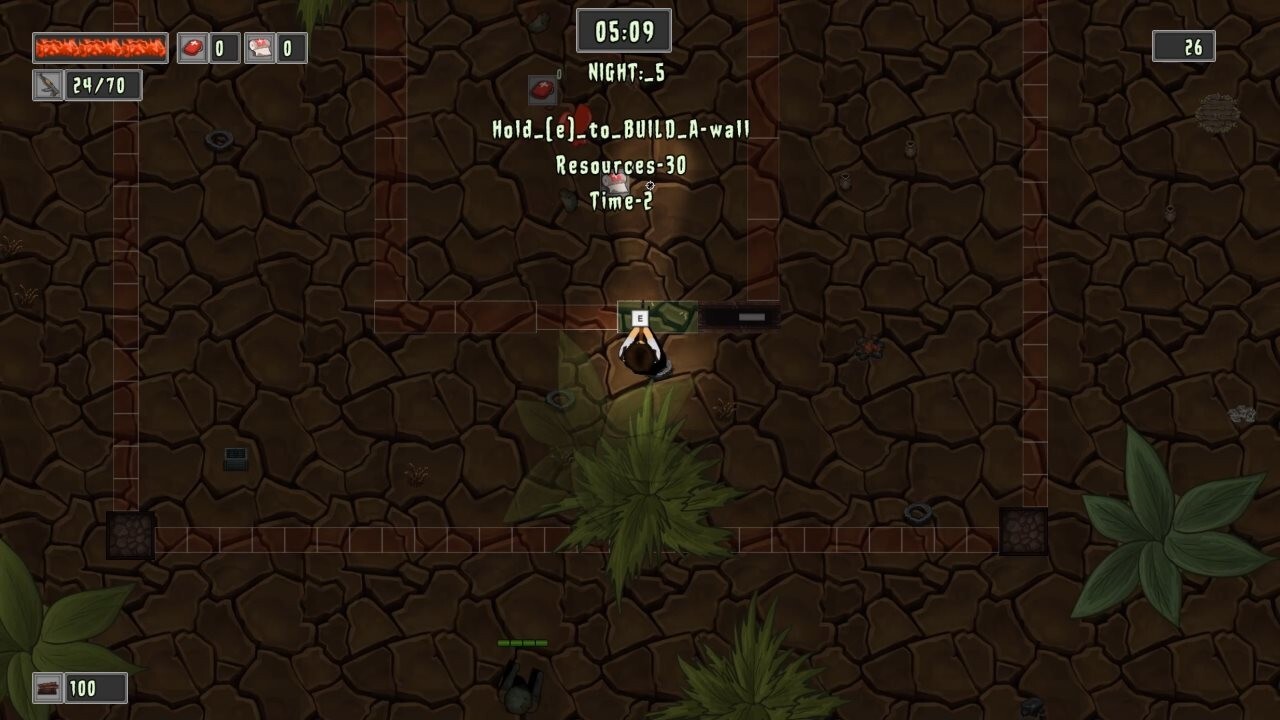Click the 05:09 timer display

pos(625,30)
